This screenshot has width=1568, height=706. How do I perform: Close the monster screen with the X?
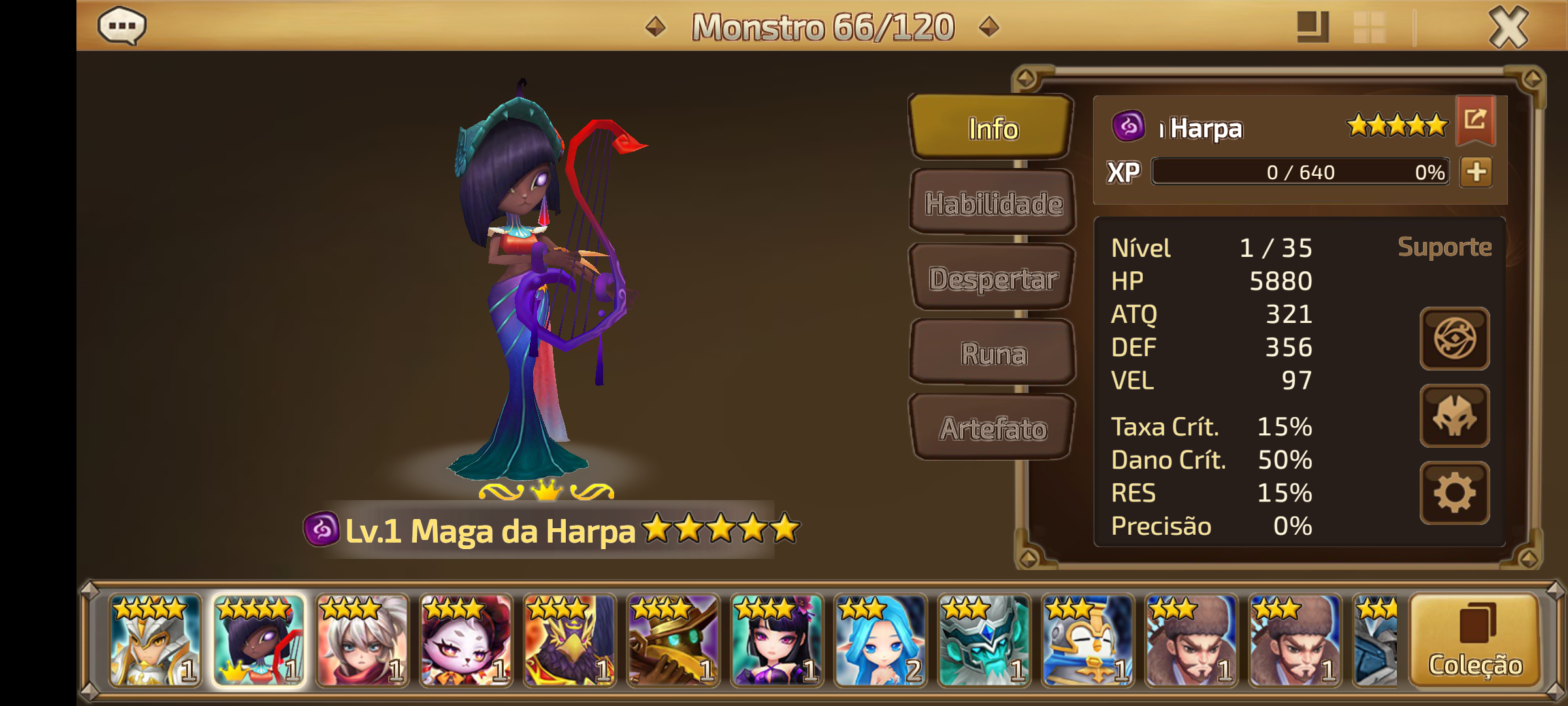[x=1509, y=27]
